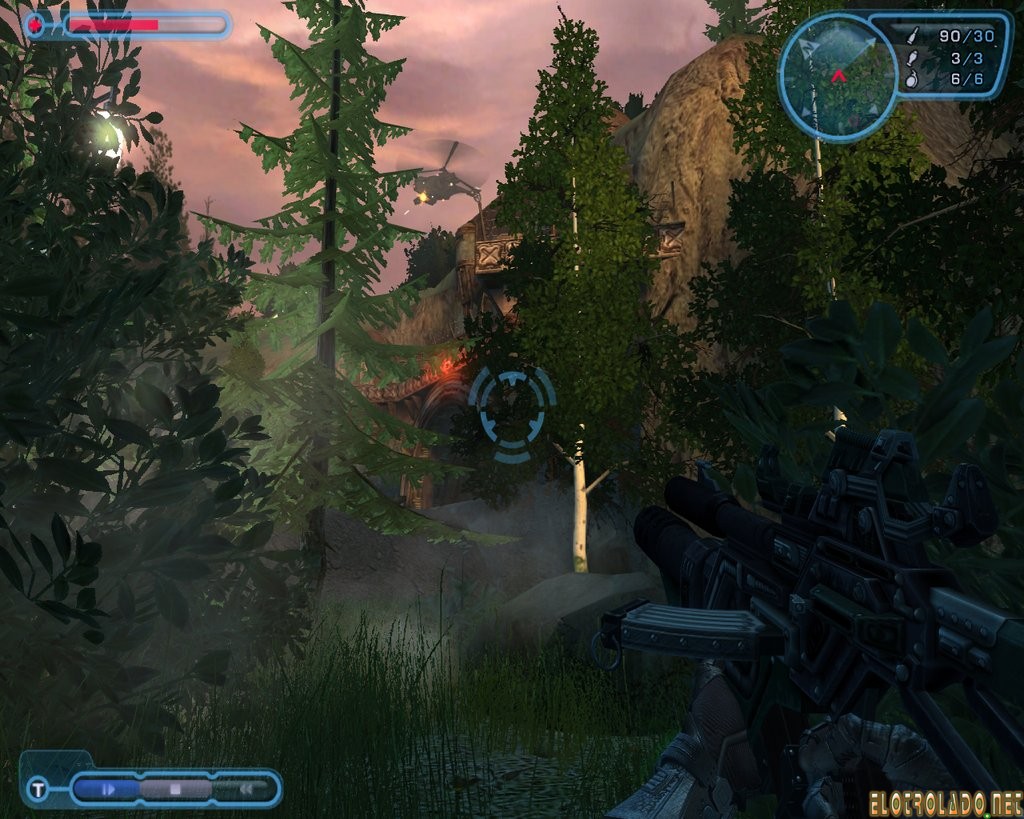This screenshot has width=1024, height=819.
Task: Click the round T icon
Action: coord(38,790)
